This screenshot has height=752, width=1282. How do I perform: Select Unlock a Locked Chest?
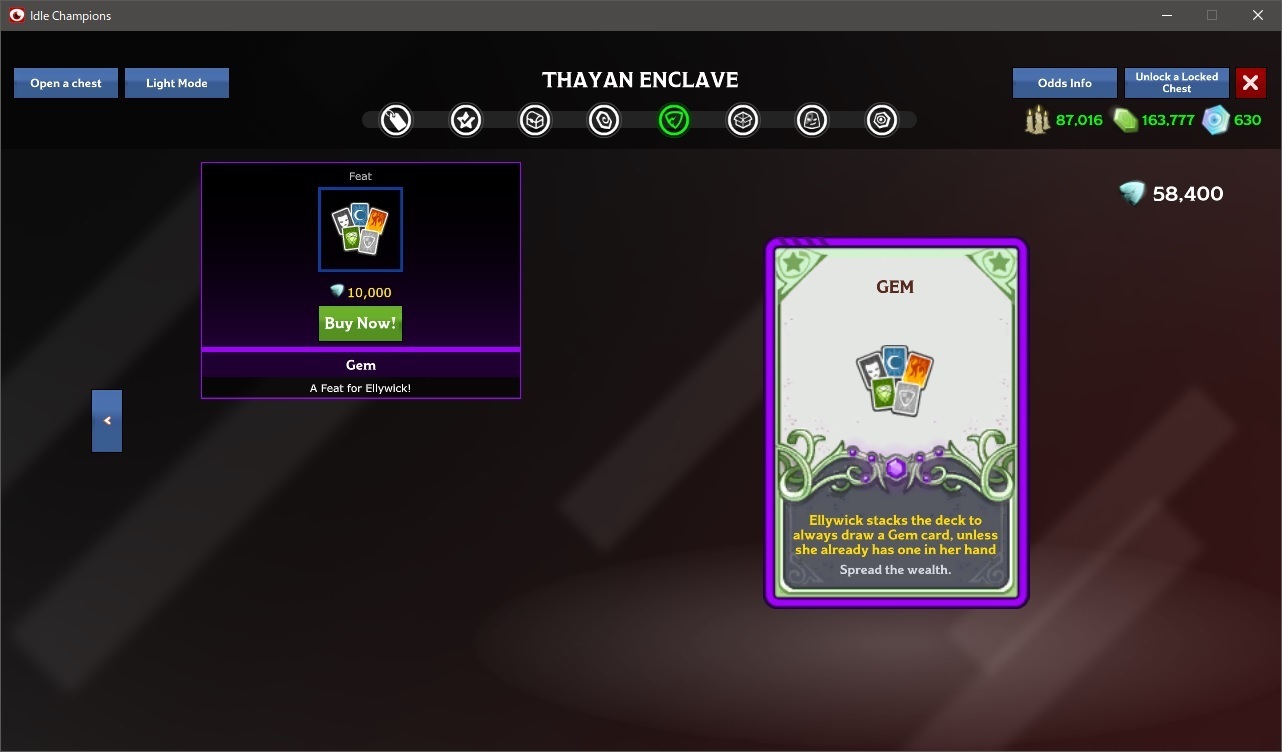(1176, 83)
